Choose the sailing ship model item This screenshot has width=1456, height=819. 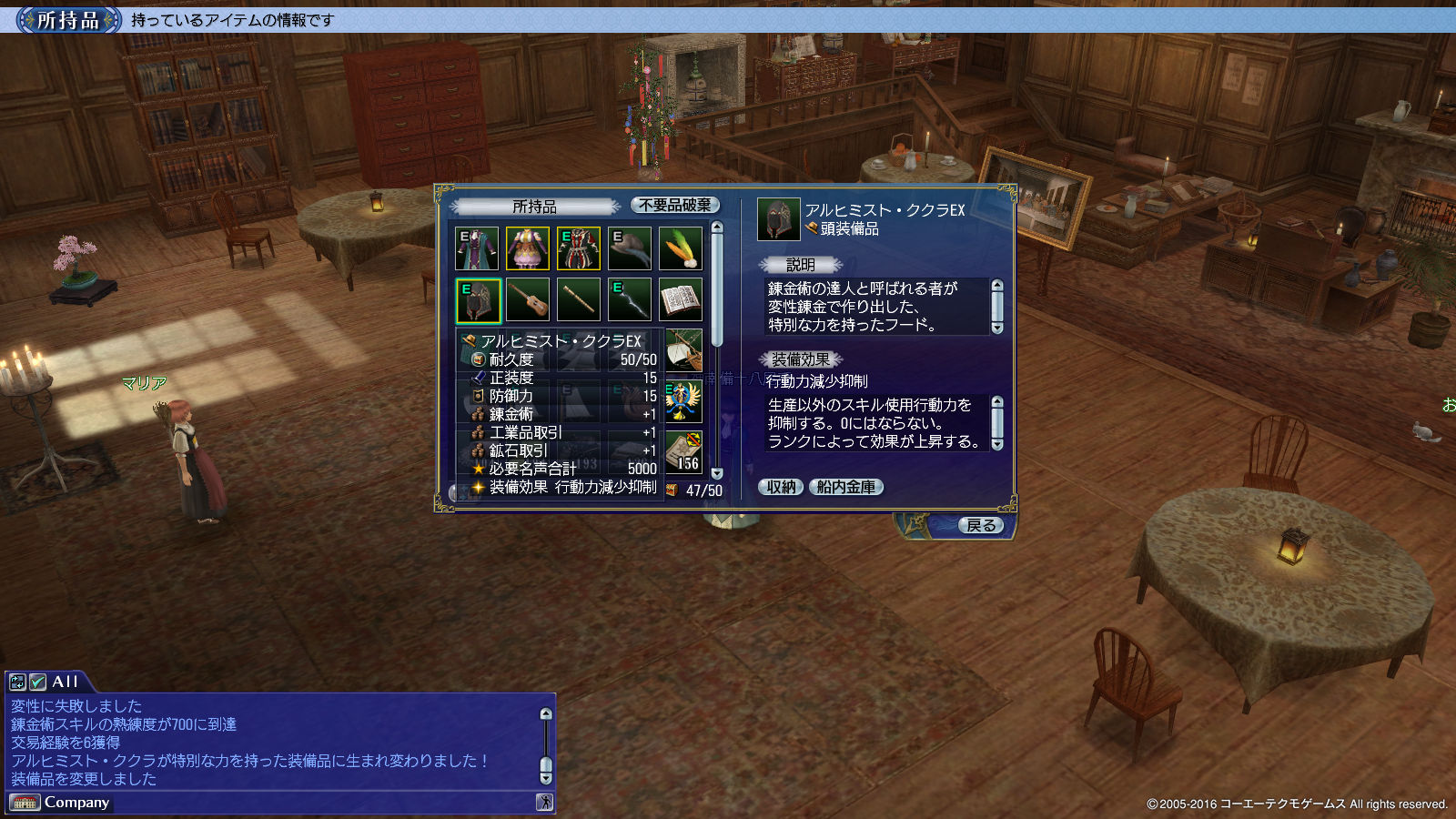pos(684,350)
